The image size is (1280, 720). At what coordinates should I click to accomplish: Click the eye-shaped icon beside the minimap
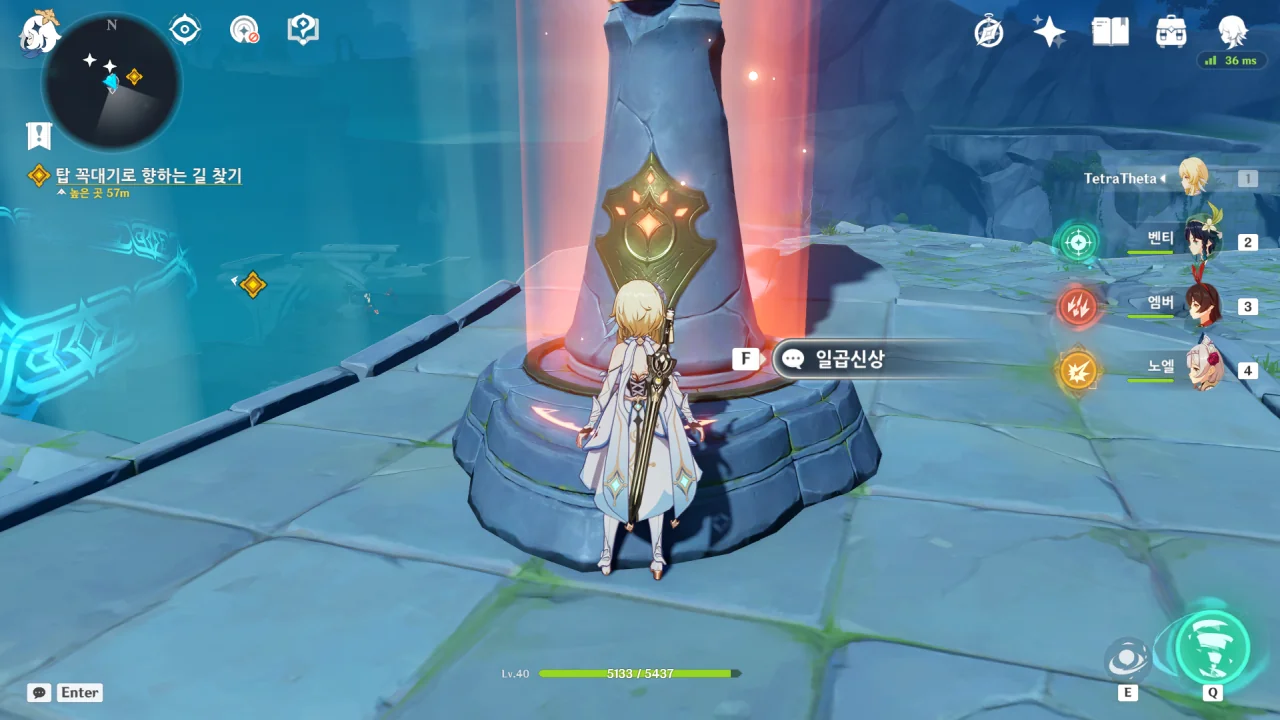pyautogui.click(x=185, y=30)
